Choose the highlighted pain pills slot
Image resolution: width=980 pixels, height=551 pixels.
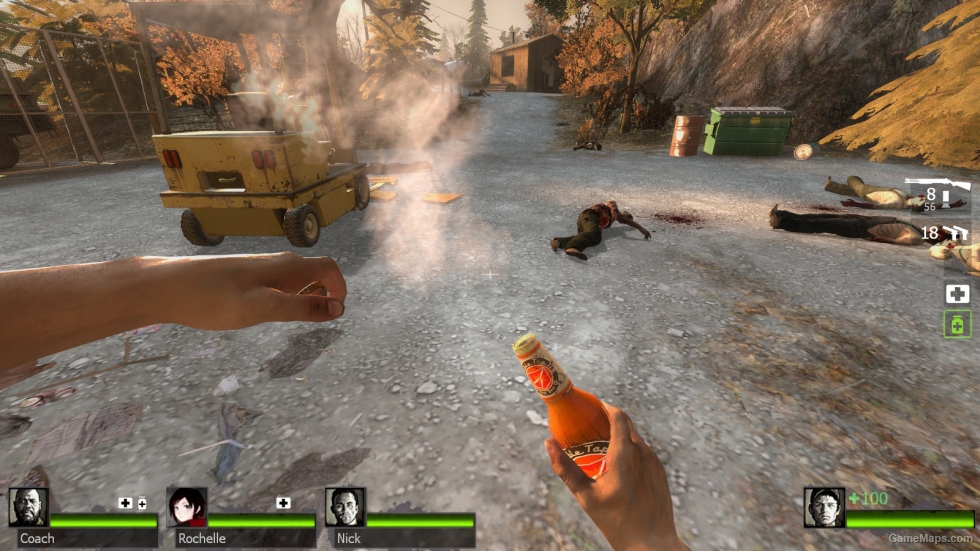tap(957, 324)
